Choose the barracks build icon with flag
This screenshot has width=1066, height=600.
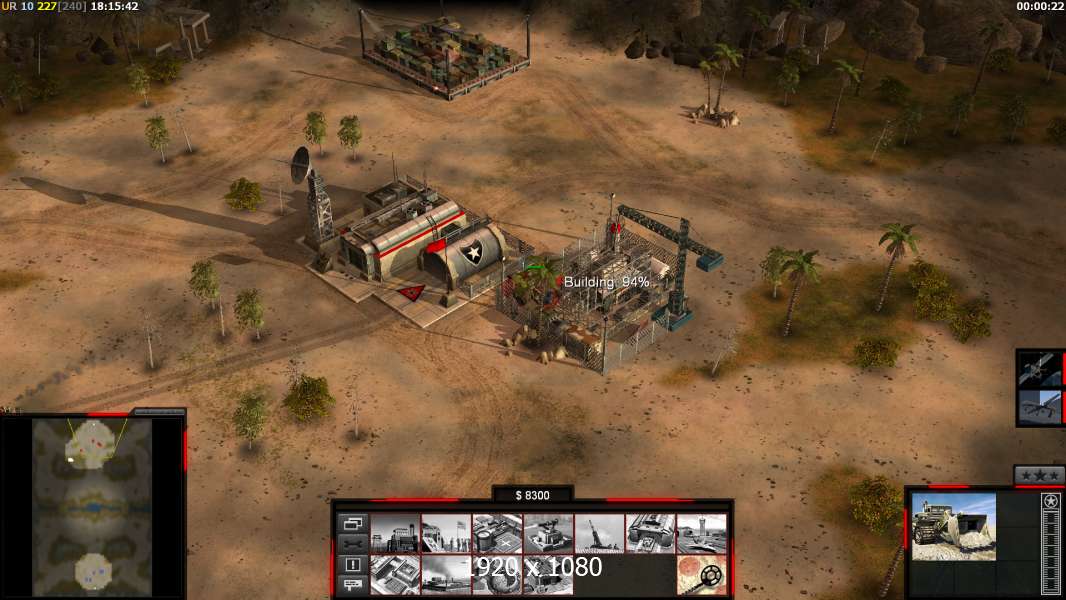coord(446,533)
